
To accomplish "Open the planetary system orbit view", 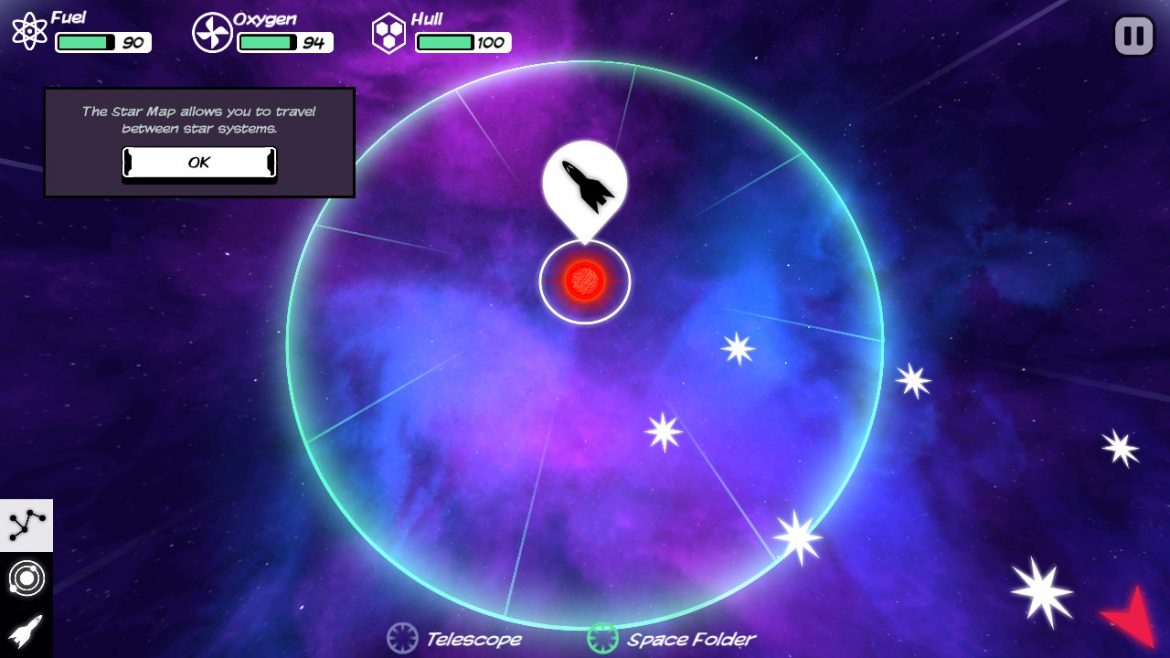I will tap(26, 578).
